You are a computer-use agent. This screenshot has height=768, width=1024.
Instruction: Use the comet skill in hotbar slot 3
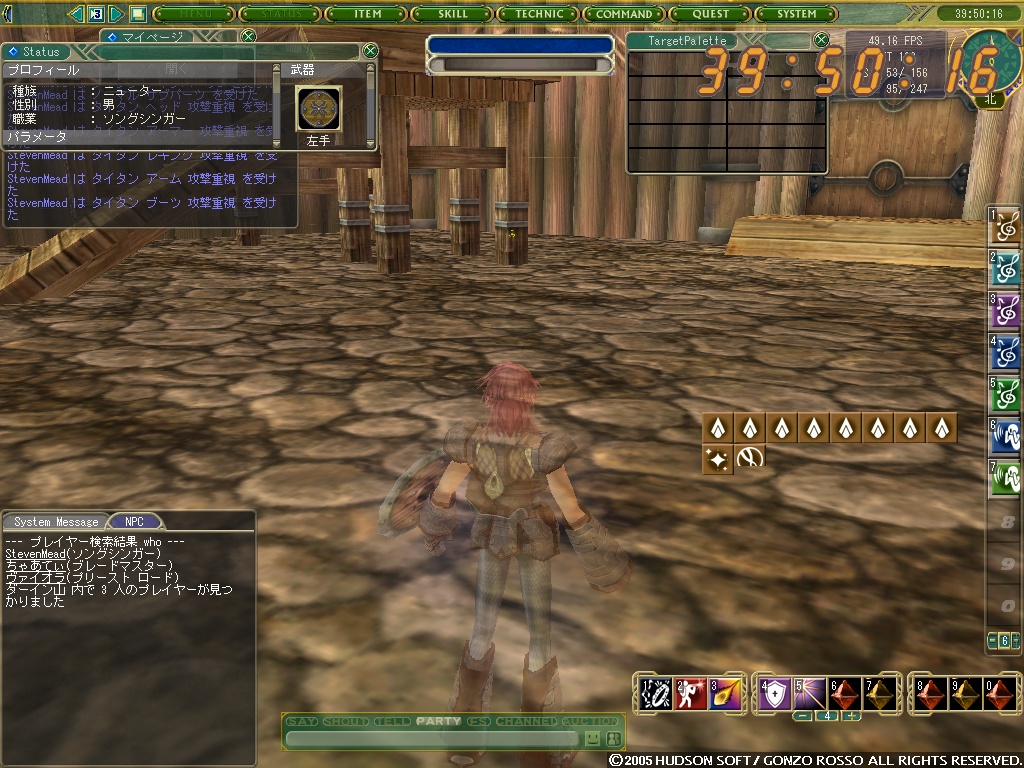click(x=724, y=694)
